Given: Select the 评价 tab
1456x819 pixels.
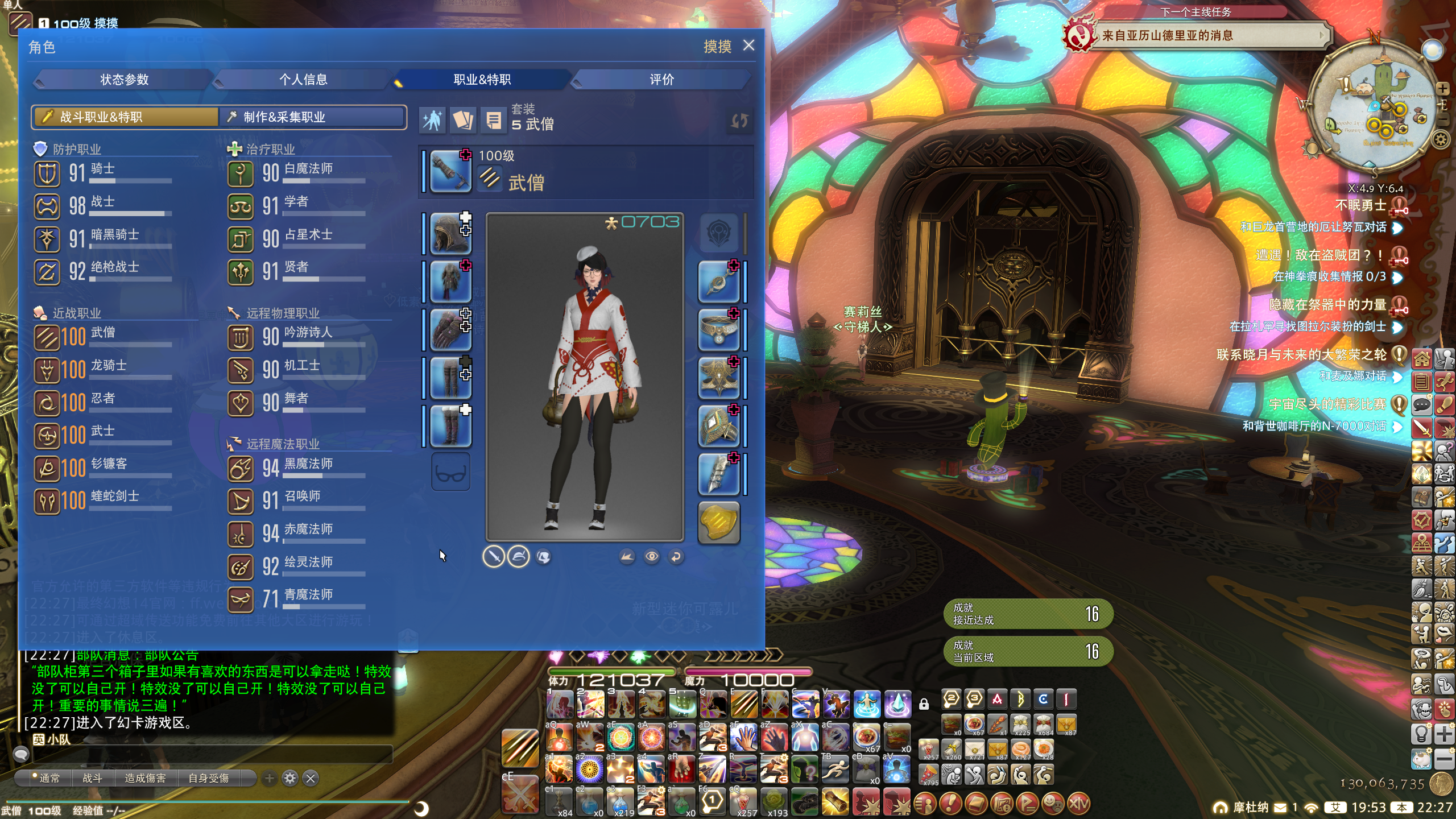Looking at the screenshot, I should point(661,80).
